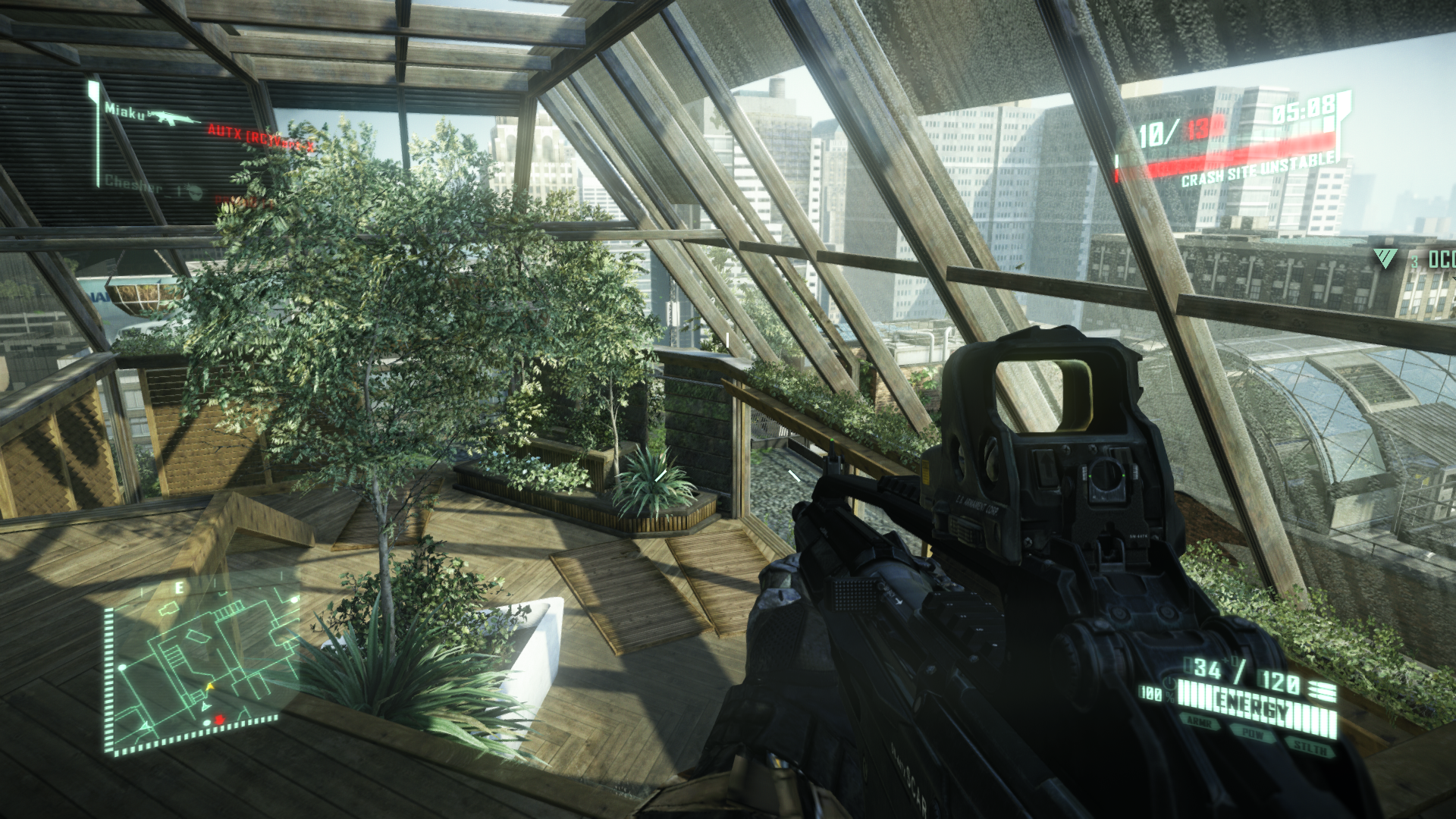Activate the ARMR suit mode indicator
The image size is (1456, 819).
[1199, 722]
